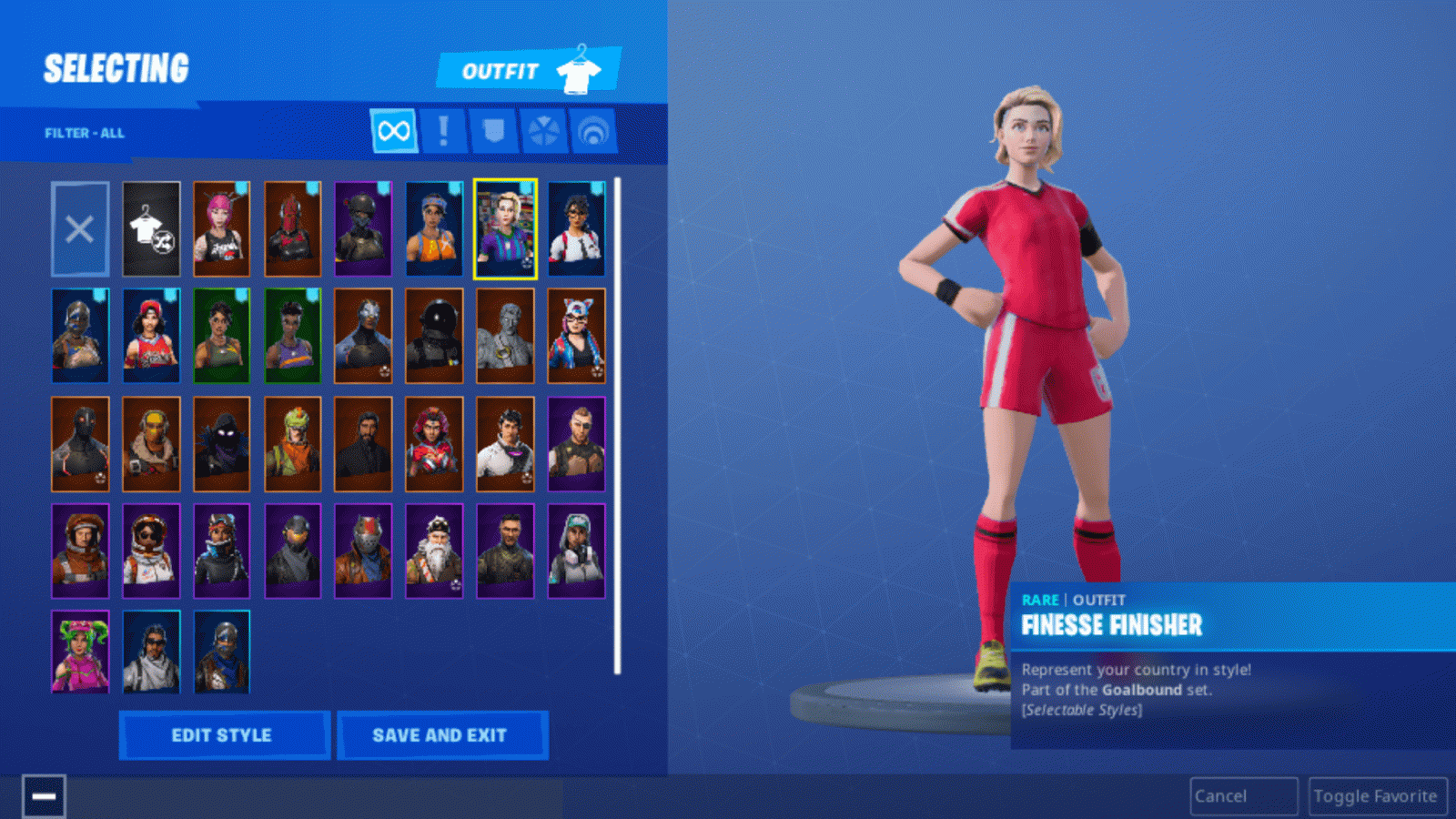Click the exclamation mark rarity filter icon
Image resolution: width=1456 pixels, height=819 pixels.
pos(441,130)
